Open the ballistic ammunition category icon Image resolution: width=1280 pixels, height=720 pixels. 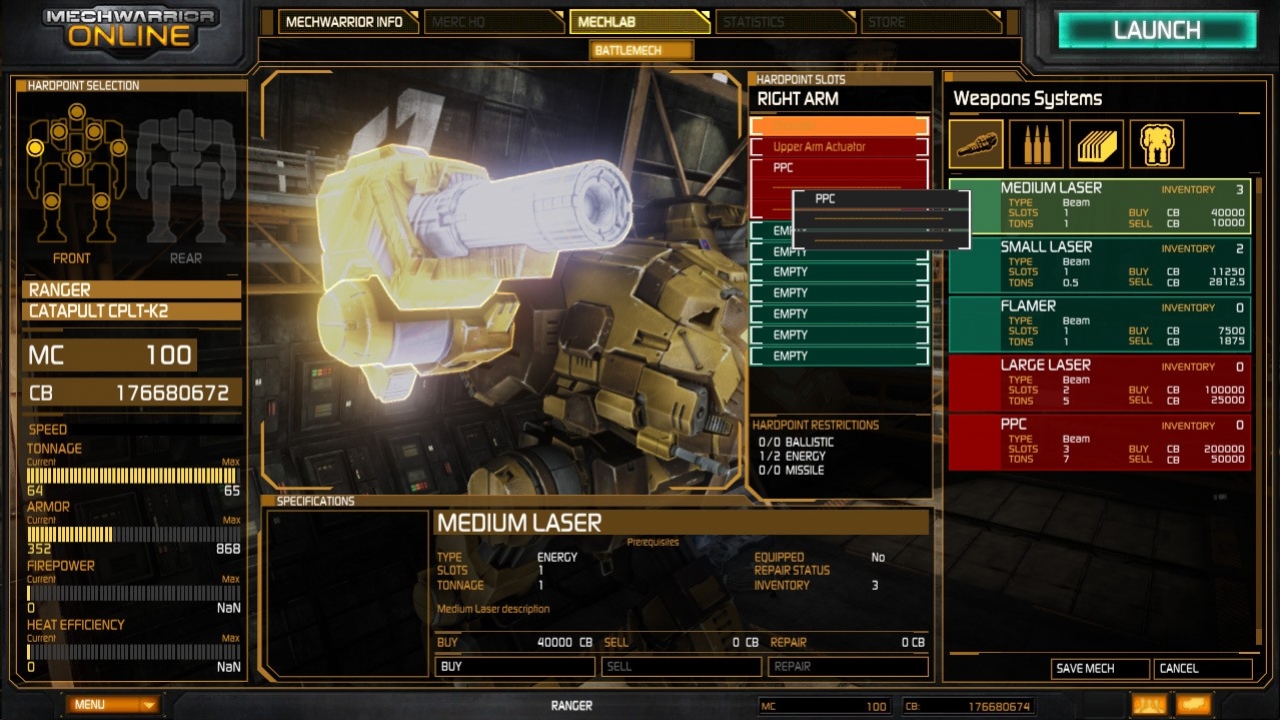pos(1036,144)
